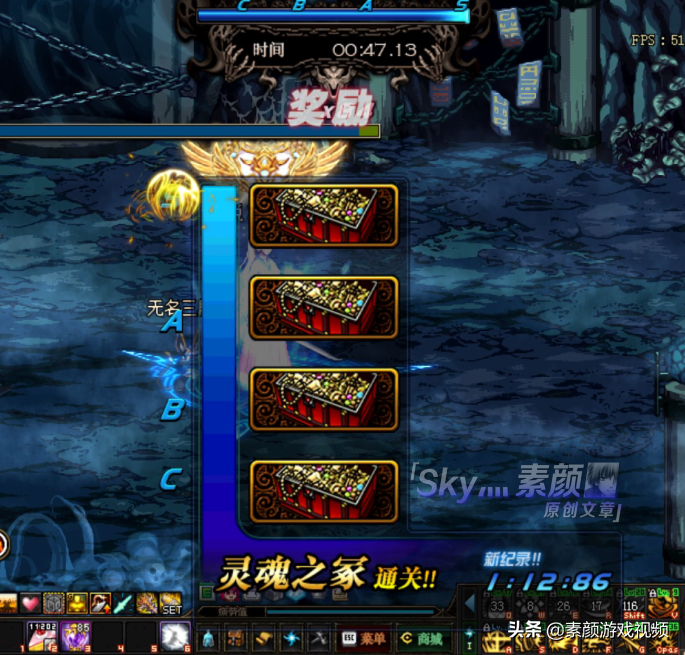685x655 pixels.
Task: Open the crossed tools icon
Action: [x=319, y=638]
